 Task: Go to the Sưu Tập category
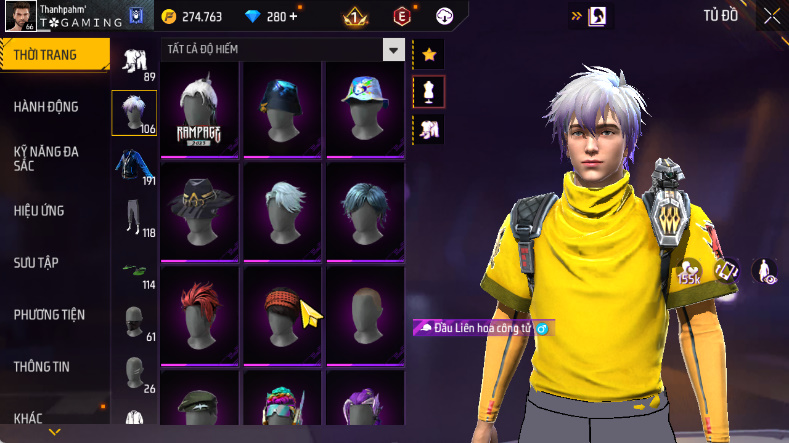(x=36, y=263)
